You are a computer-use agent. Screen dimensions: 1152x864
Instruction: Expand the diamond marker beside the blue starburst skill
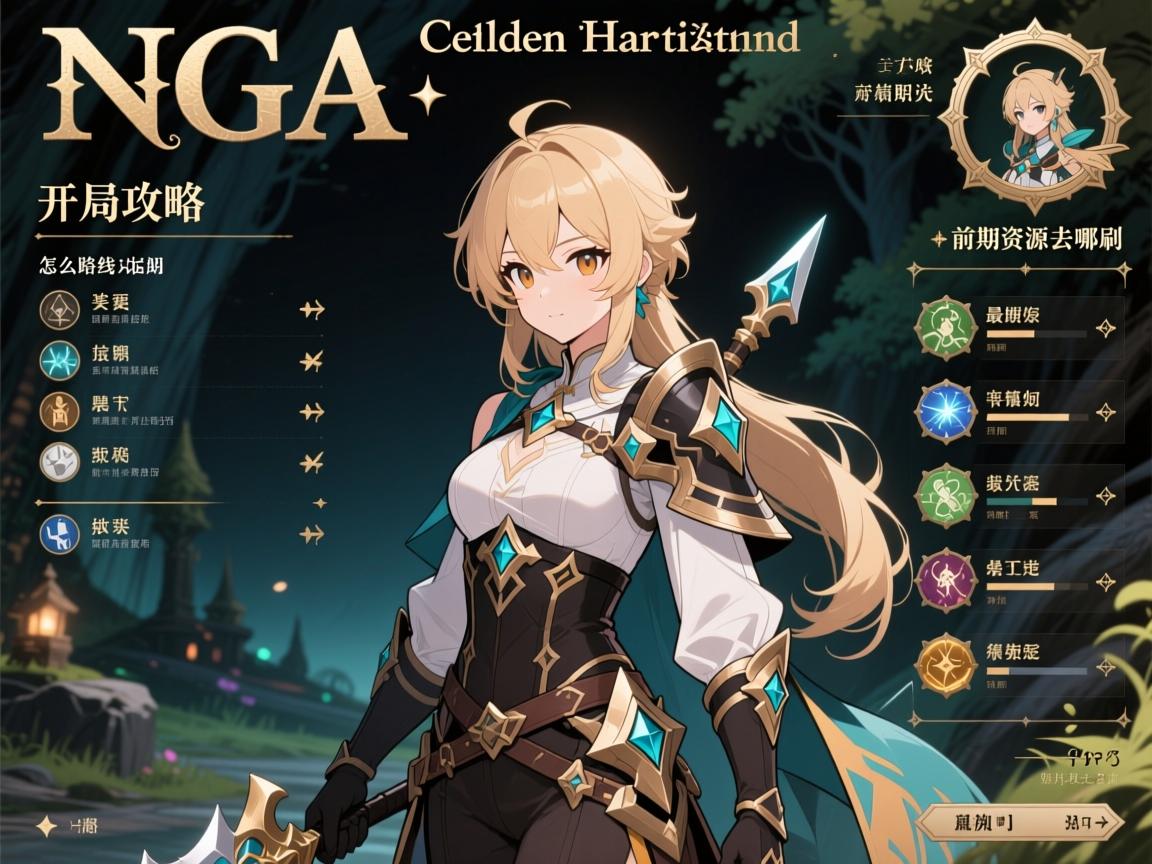click(x=1106, y=411)
